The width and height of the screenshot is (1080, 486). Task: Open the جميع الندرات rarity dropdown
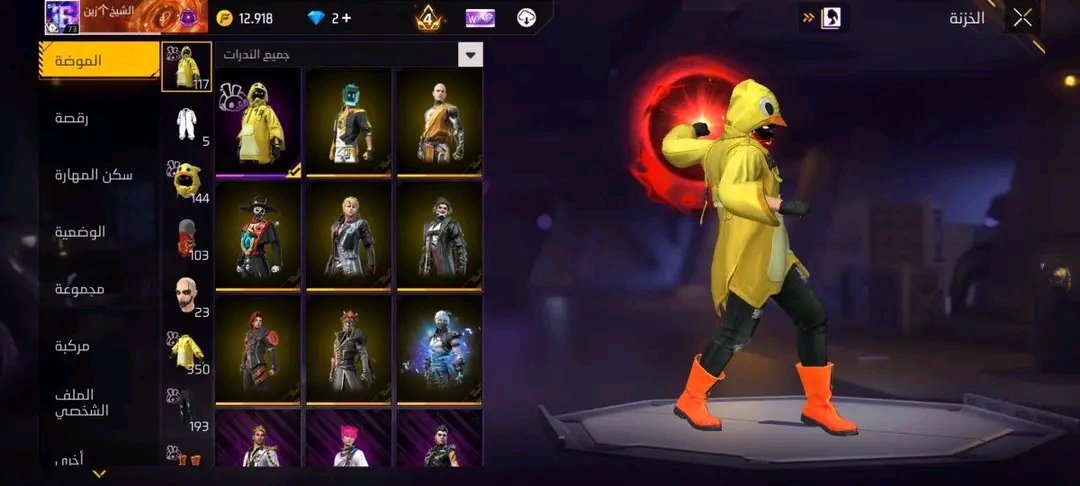click(x=469, y=55)
